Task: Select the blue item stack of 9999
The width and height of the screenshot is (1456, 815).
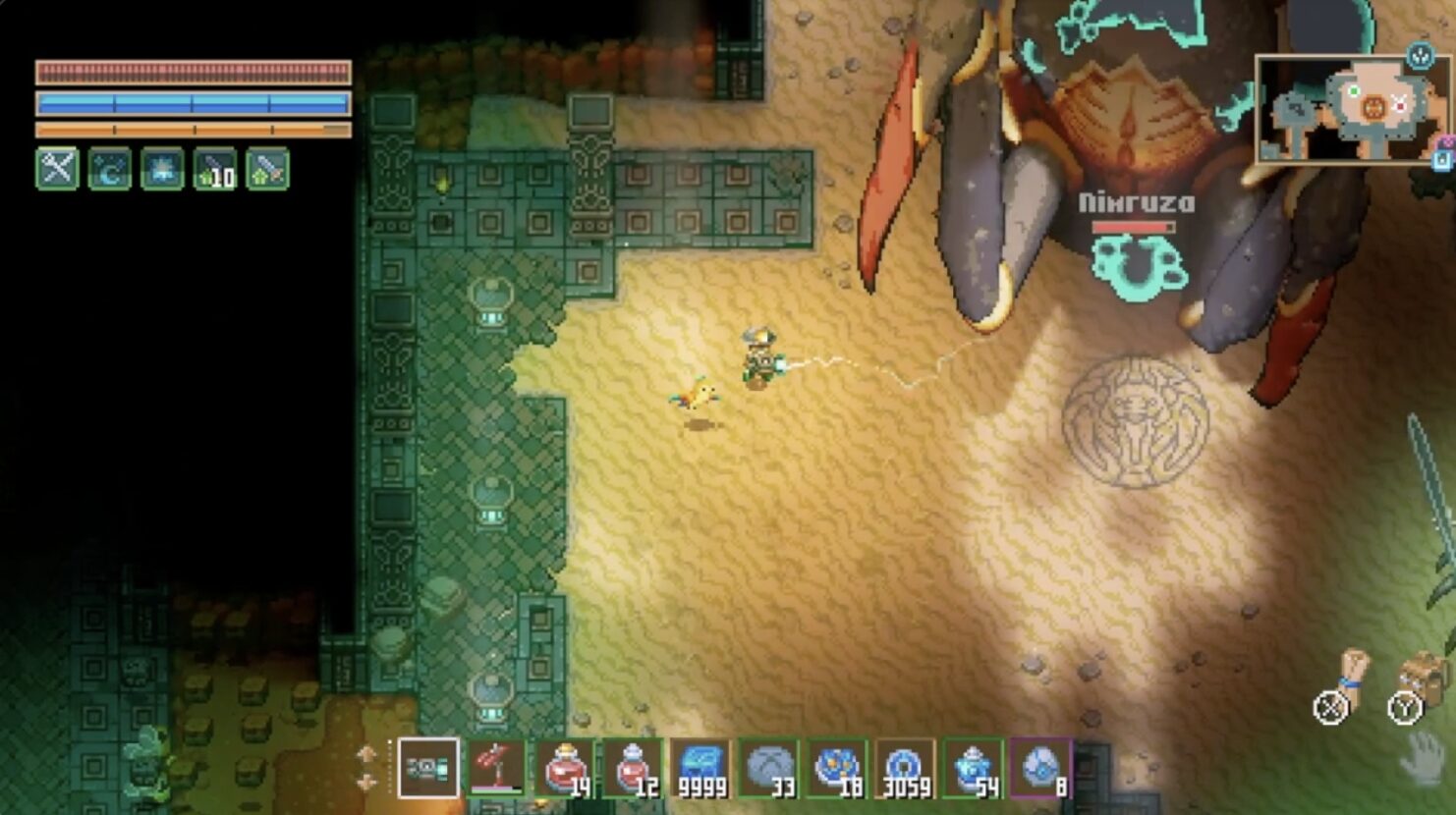Action: coord(701,768)
